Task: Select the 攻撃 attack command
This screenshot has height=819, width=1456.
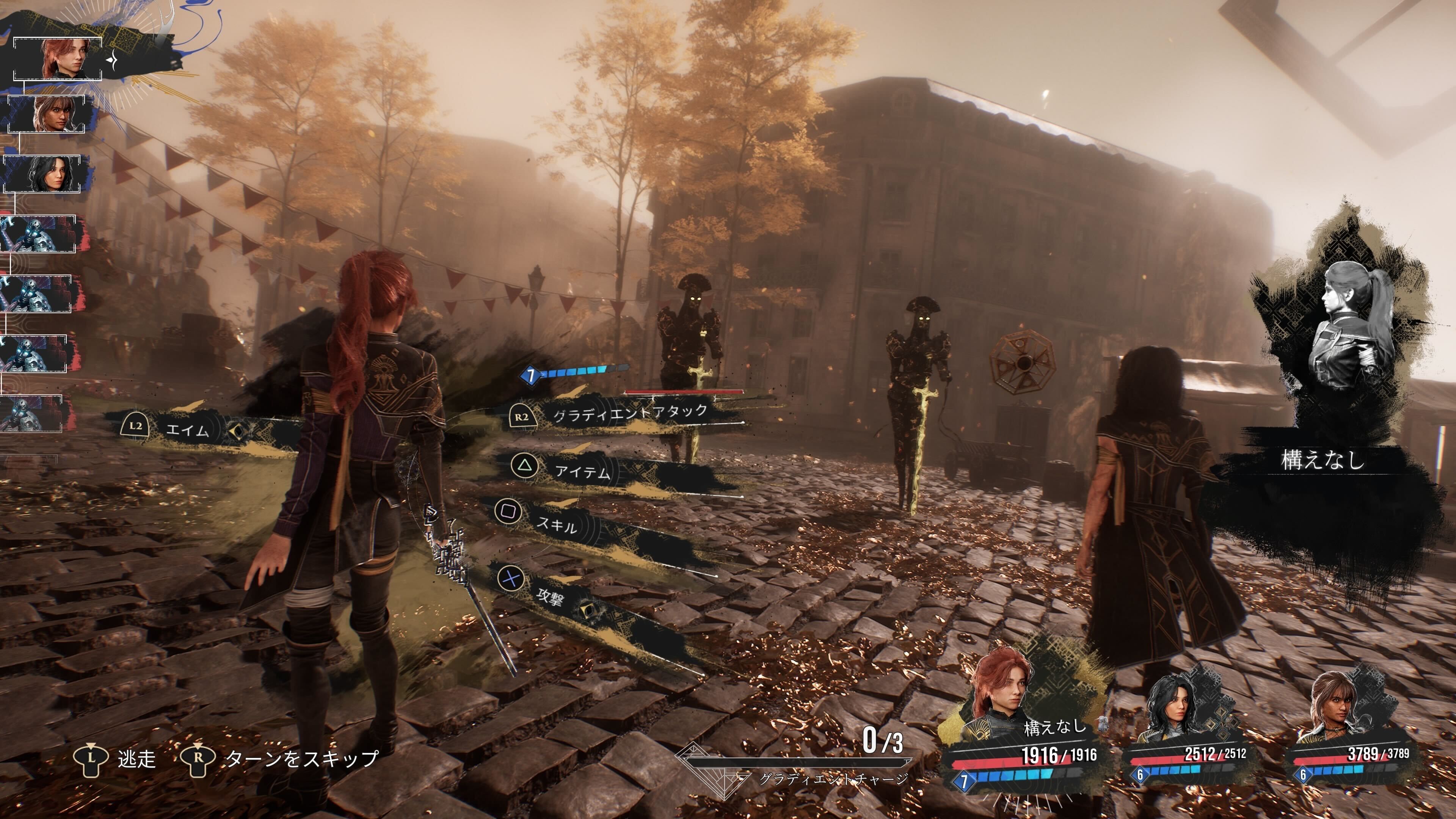Action: tap(549, 595)
